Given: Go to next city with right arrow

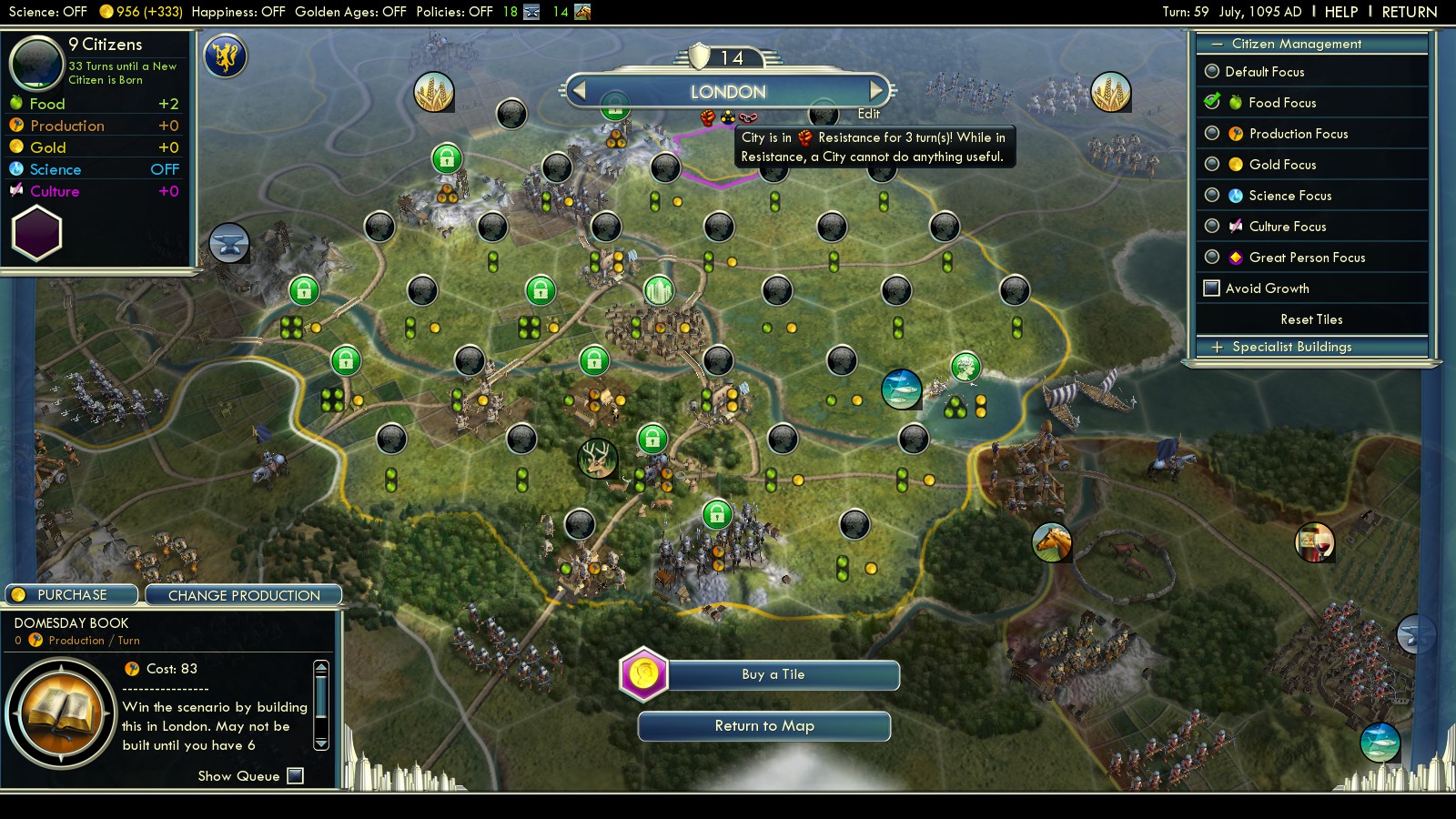Looking at the screenshot, I should click(x=875, y=90).
